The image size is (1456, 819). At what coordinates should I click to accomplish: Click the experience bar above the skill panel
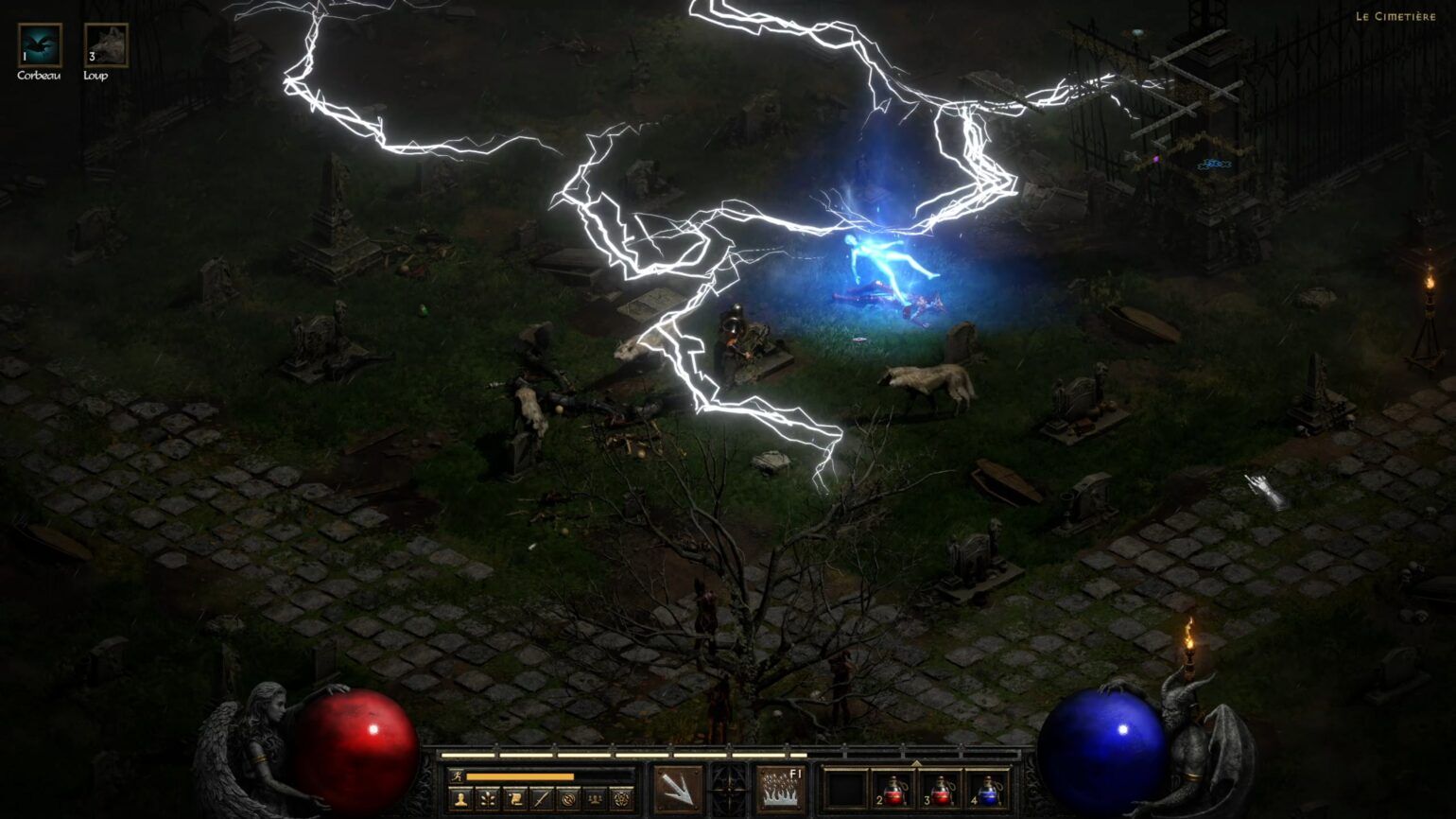pos(728,755)
